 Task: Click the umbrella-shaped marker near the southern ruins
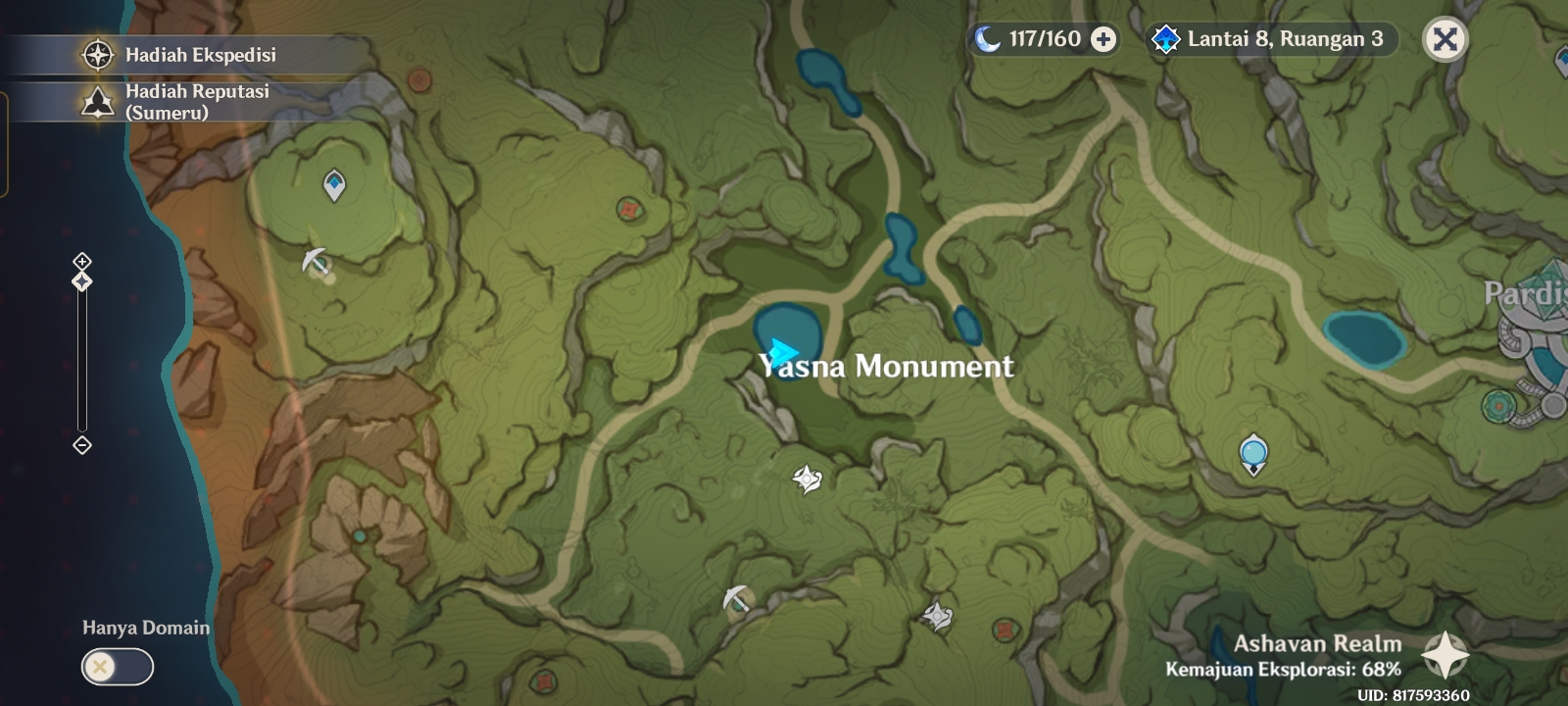click(x=736, y=597)
